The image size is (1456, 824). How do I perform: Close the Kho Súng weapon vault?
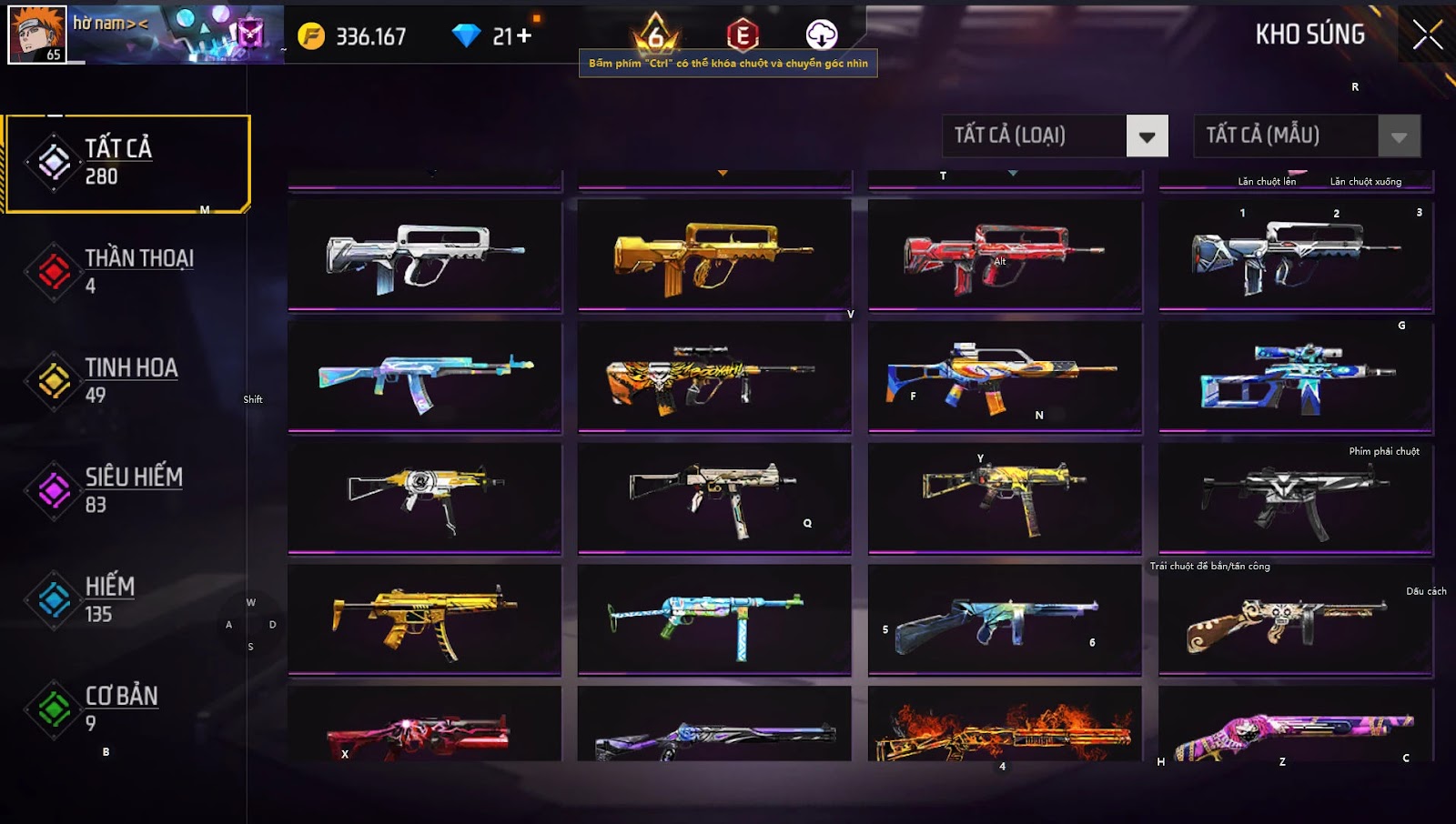tap(1427, 35)
